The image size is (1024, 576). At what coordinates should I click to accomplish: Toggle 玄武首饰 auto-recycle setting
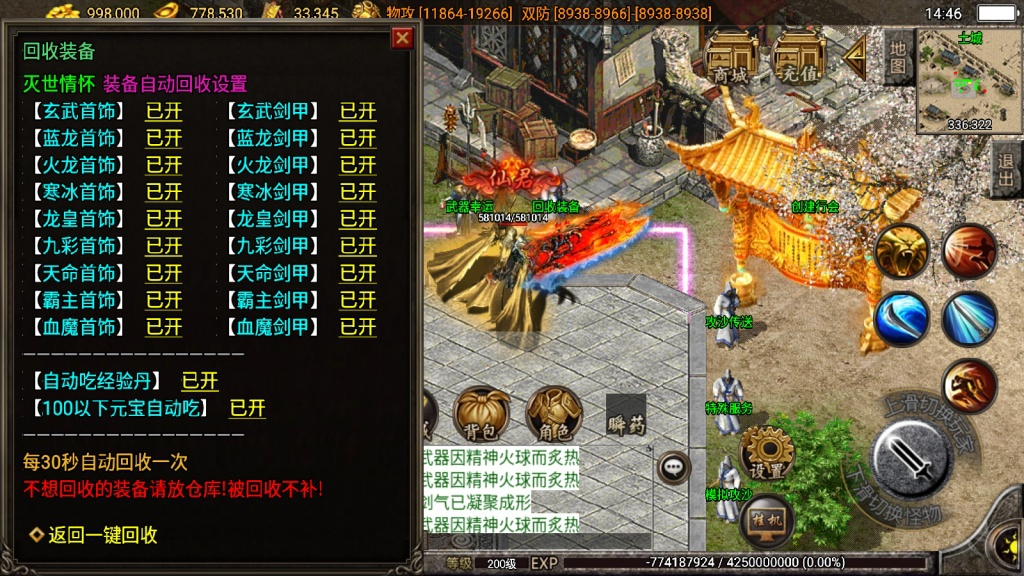click(x=164, y=111)
